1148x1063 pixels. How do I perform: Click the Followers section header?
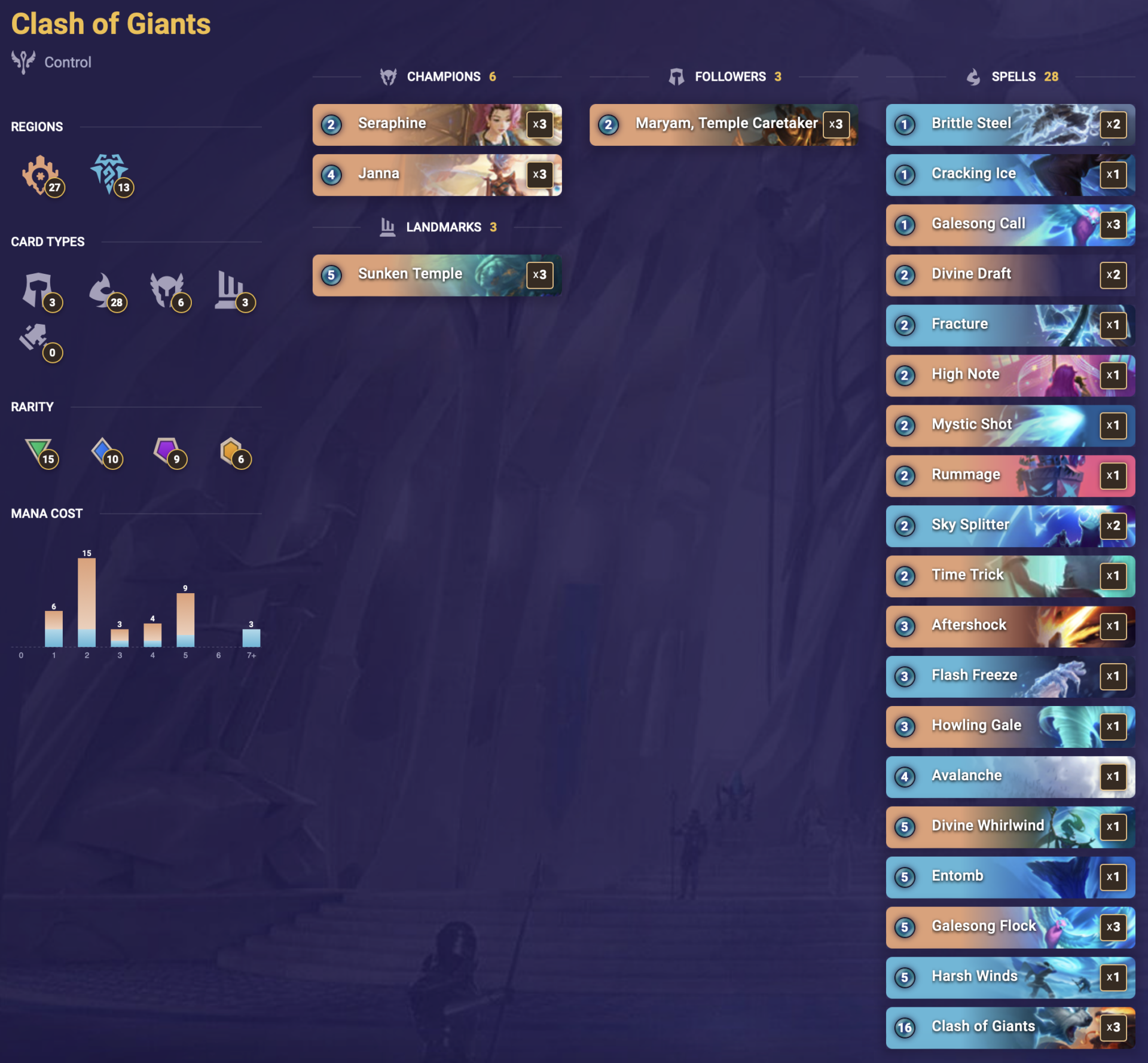tap(729, 77)
